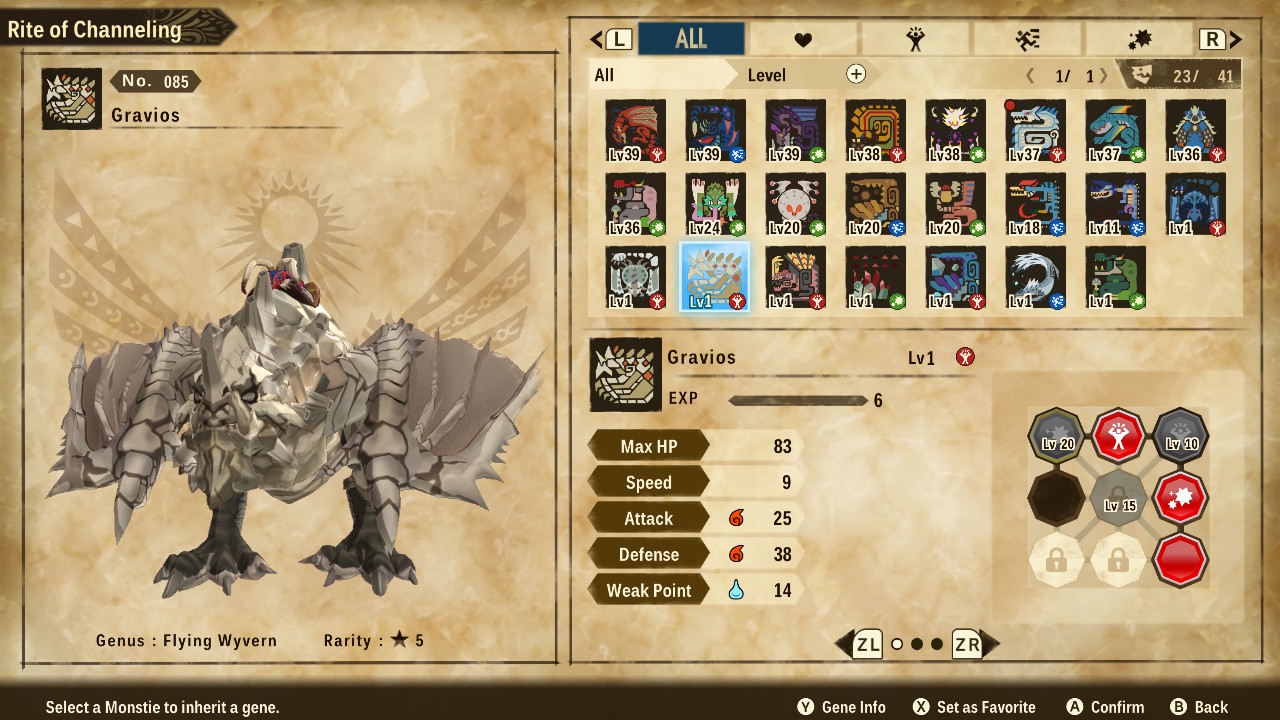Pick the Lv37 white wolf monstie
Screen dimensions: 1280x720
1035,131
